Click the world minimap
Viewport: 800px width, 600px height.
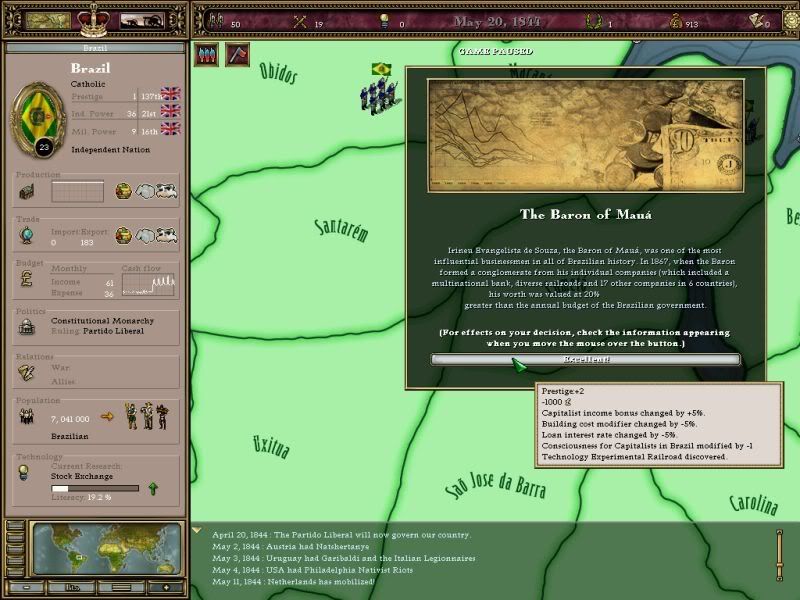pos(107,548)
